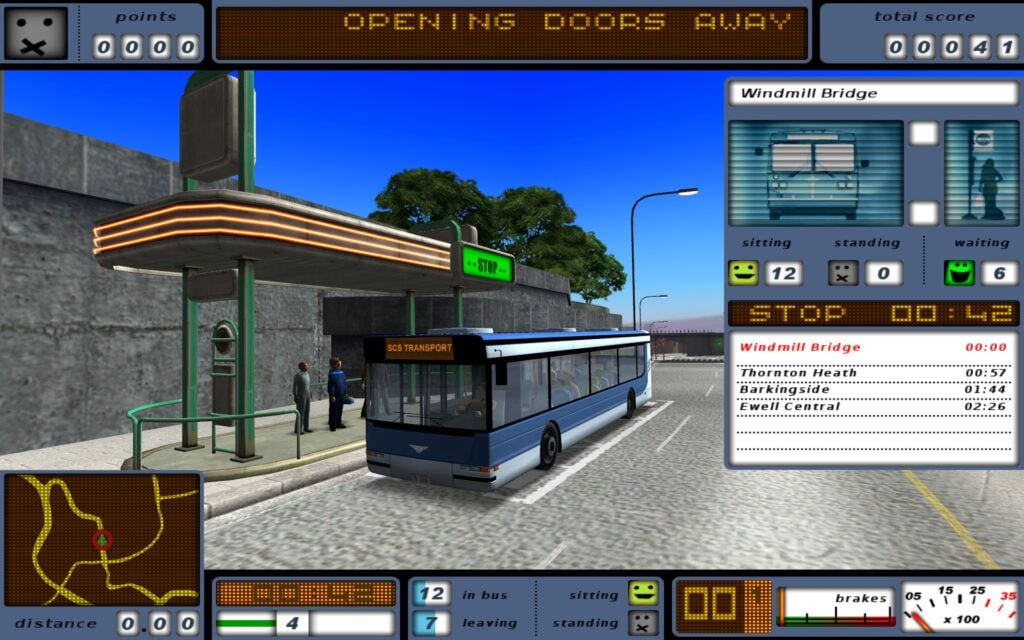Image resolution: width=1024 pixels, height=640 pixels.
Task: Click the Windmill Bridge stop name field
Action: tap(872, 94)
